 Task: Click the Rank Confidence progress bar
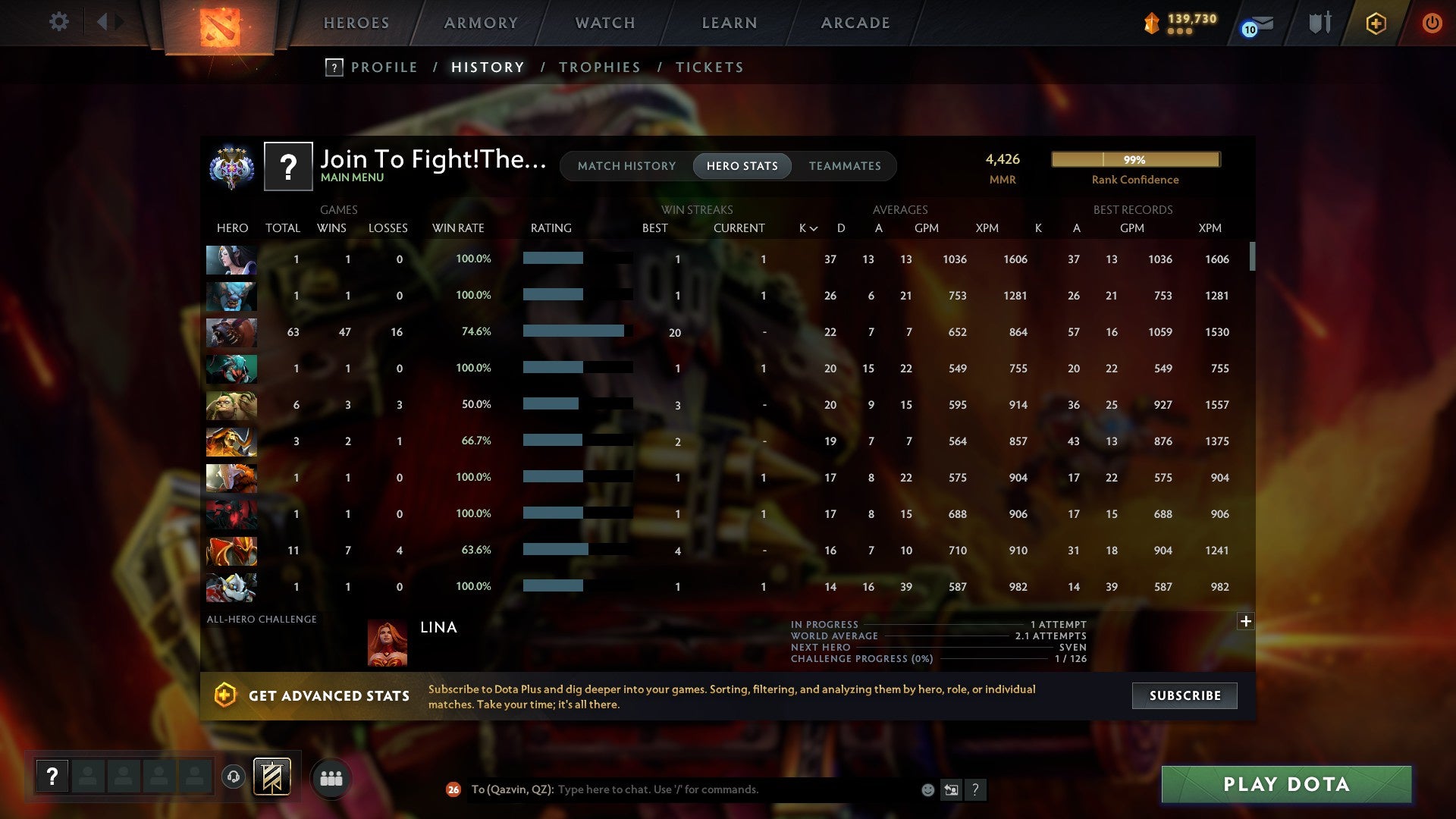click(1134, 159)
